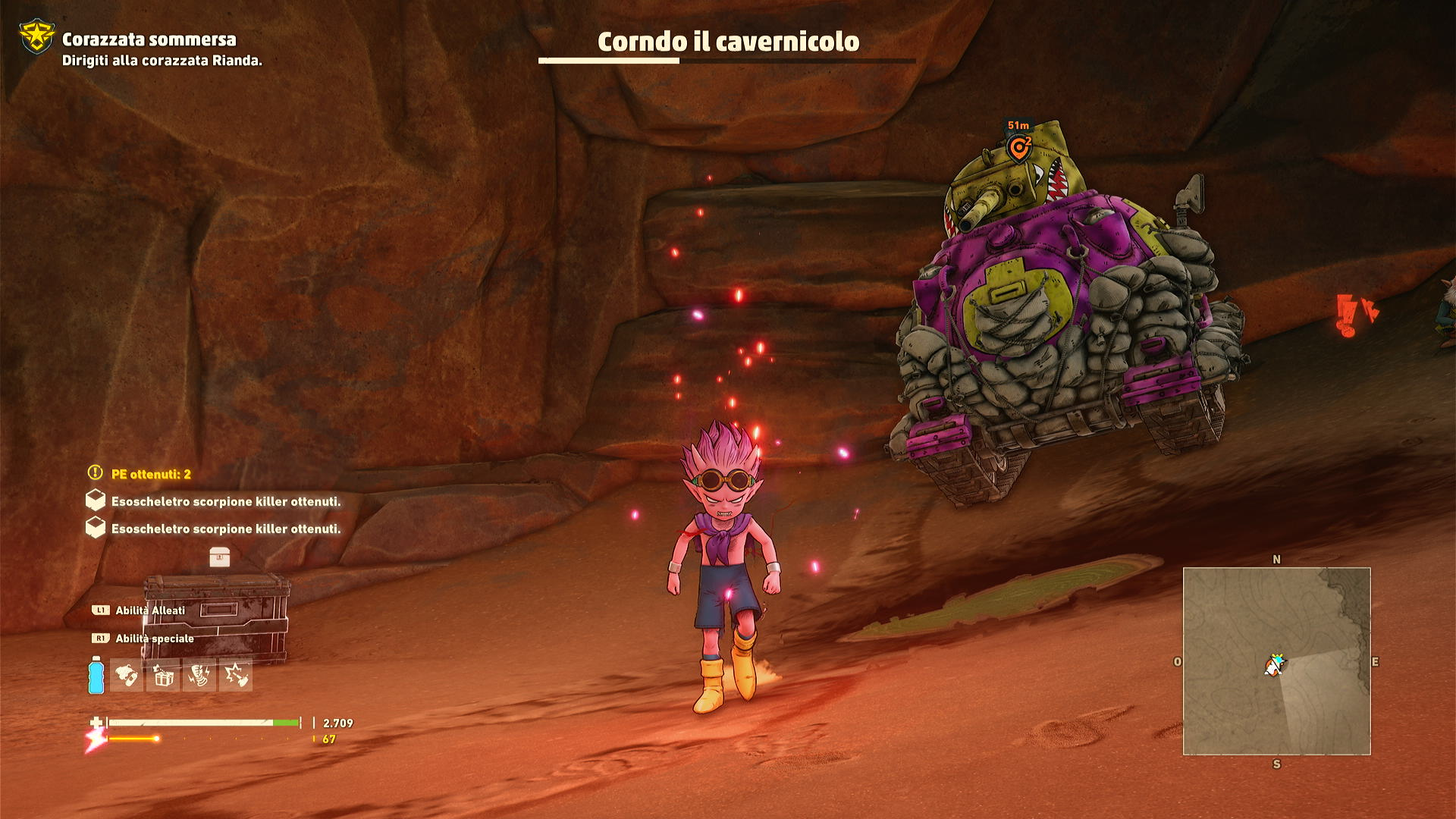The width and height of the screenshot is (1456, 819).
Task: Open the minimap in the corner
Action: click(x=1276, y=661)
